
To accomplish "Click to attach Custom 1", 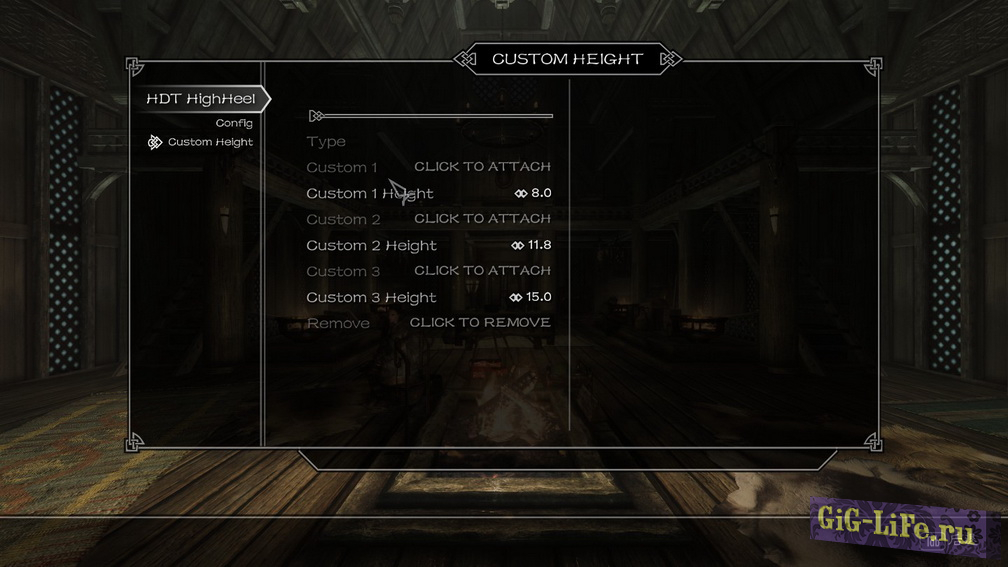I will (x=482, y=167).
